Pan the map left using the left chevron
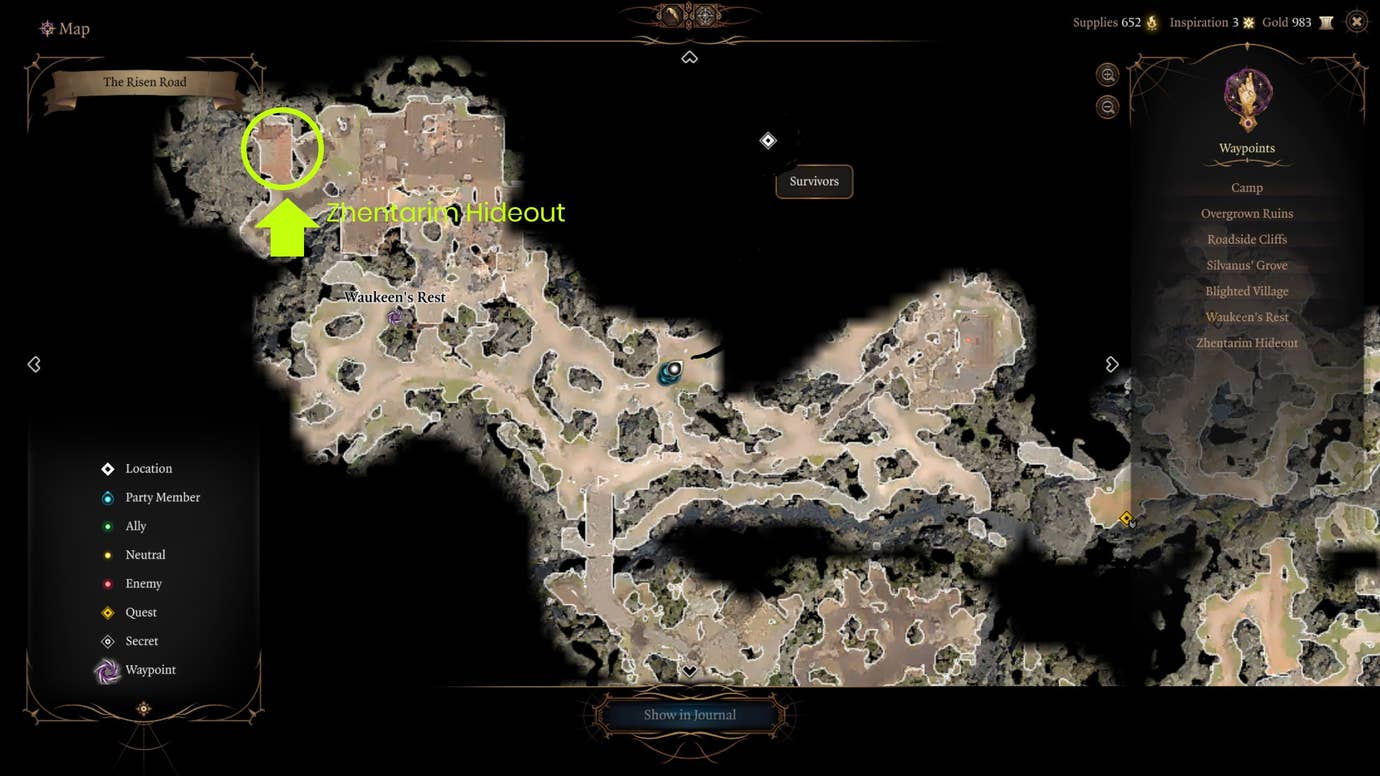1380x776 pixels. pyautogui.click(x=34, y=364)
